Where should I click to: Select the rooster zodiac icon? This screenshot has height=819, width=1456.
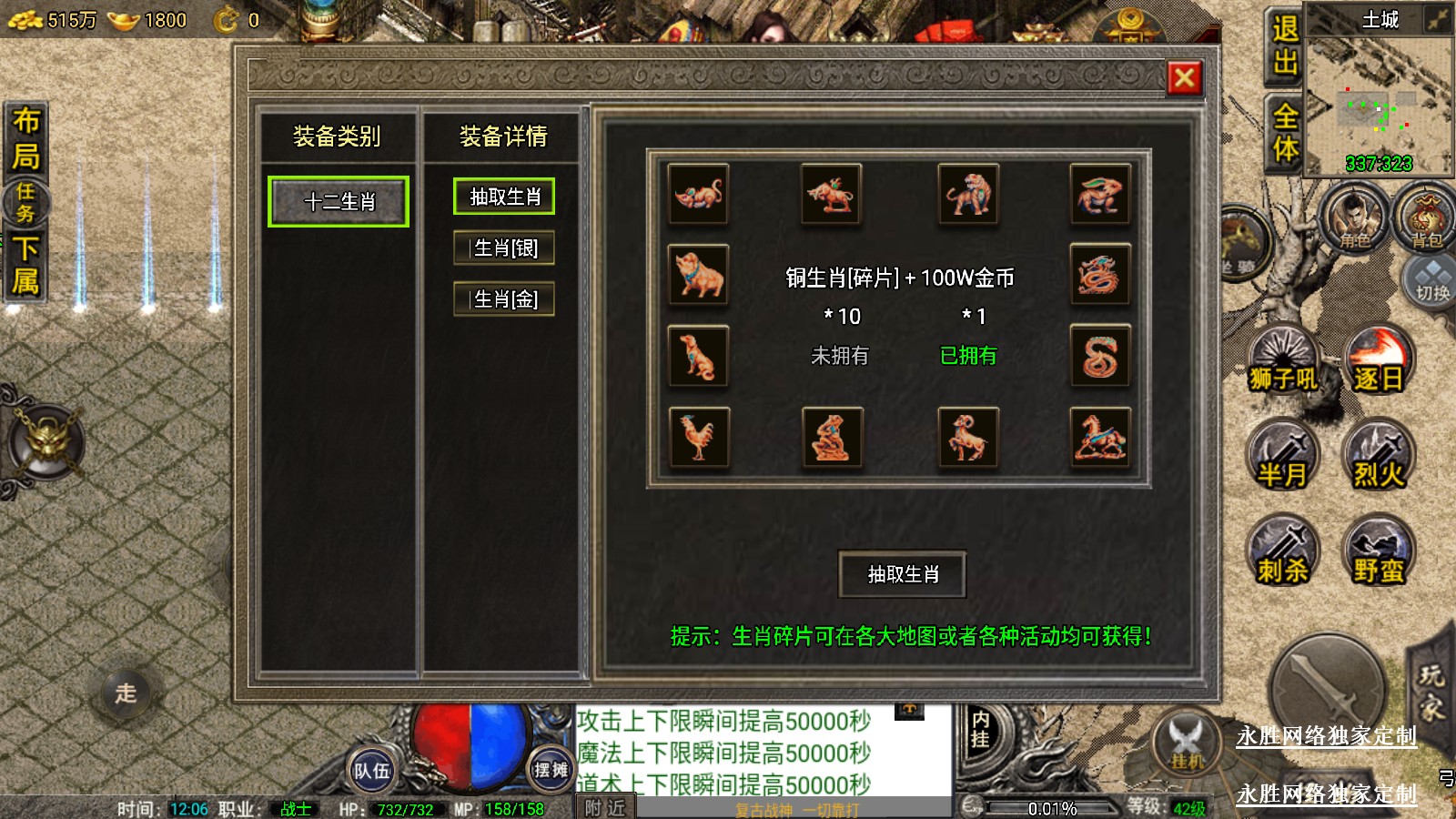tap(698, 436)
